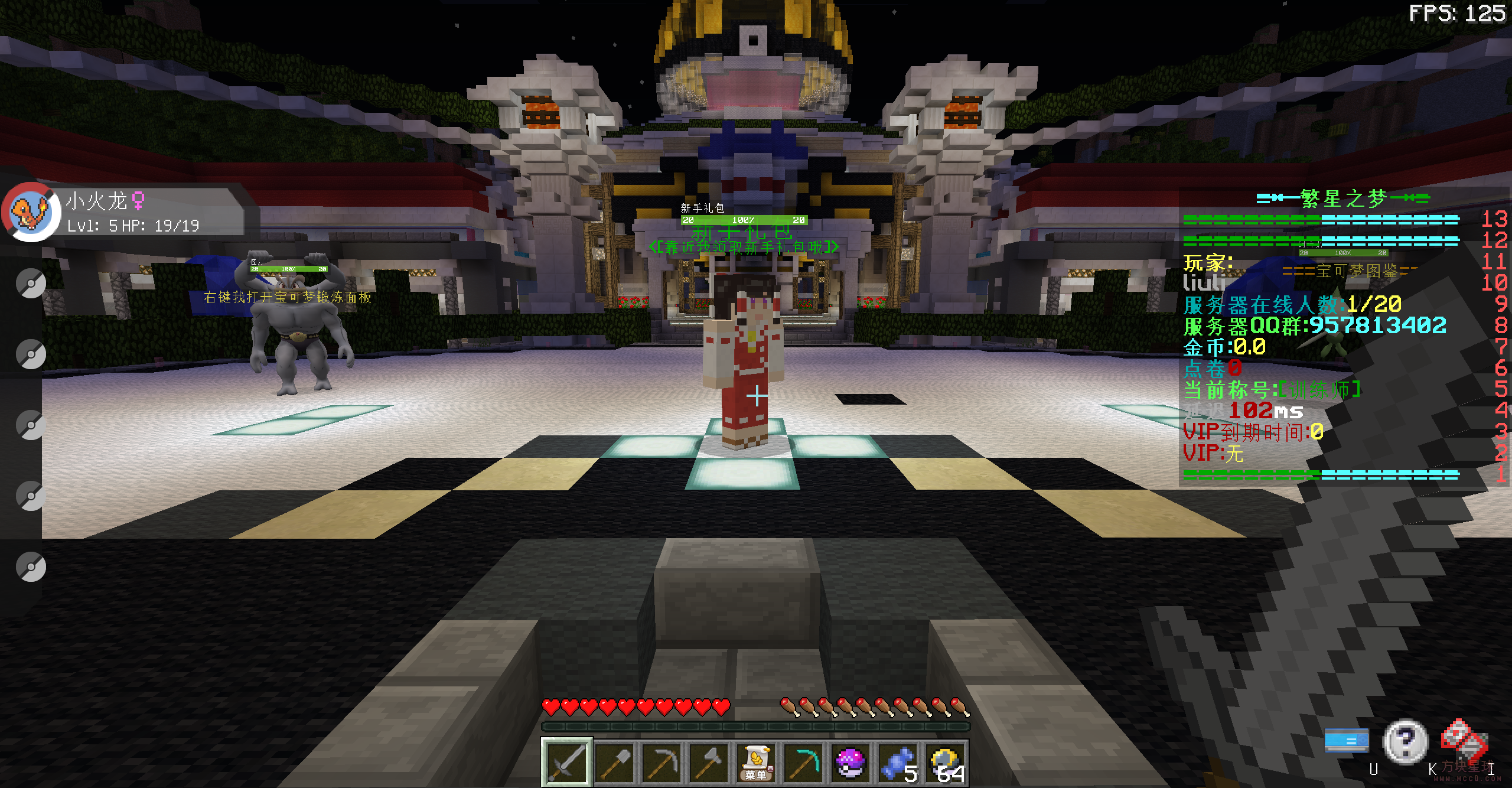Select the diamond pickaxe hotbar slot
The height and width of the screenshot is (788, 1512).
tap(803, 763)
